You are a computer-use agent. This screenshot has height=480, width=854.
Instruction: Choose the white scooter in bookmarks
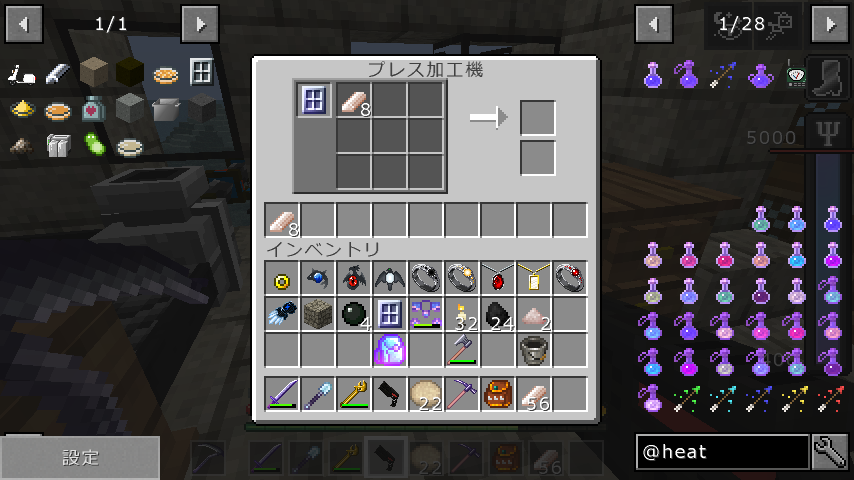(22, 74)
